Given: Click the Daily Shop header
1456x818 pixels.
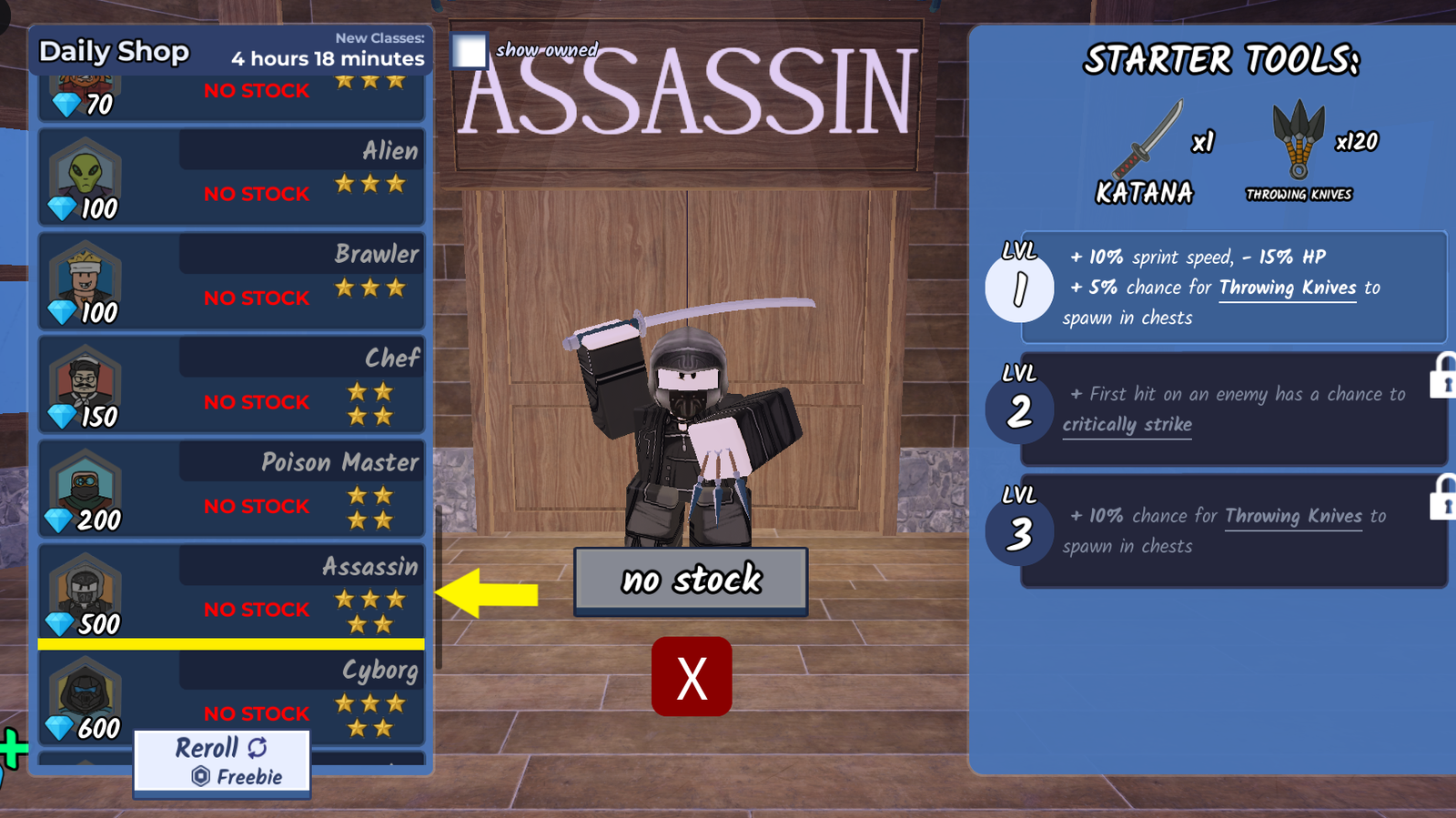Looking at the screenshot, I should 113,52.
